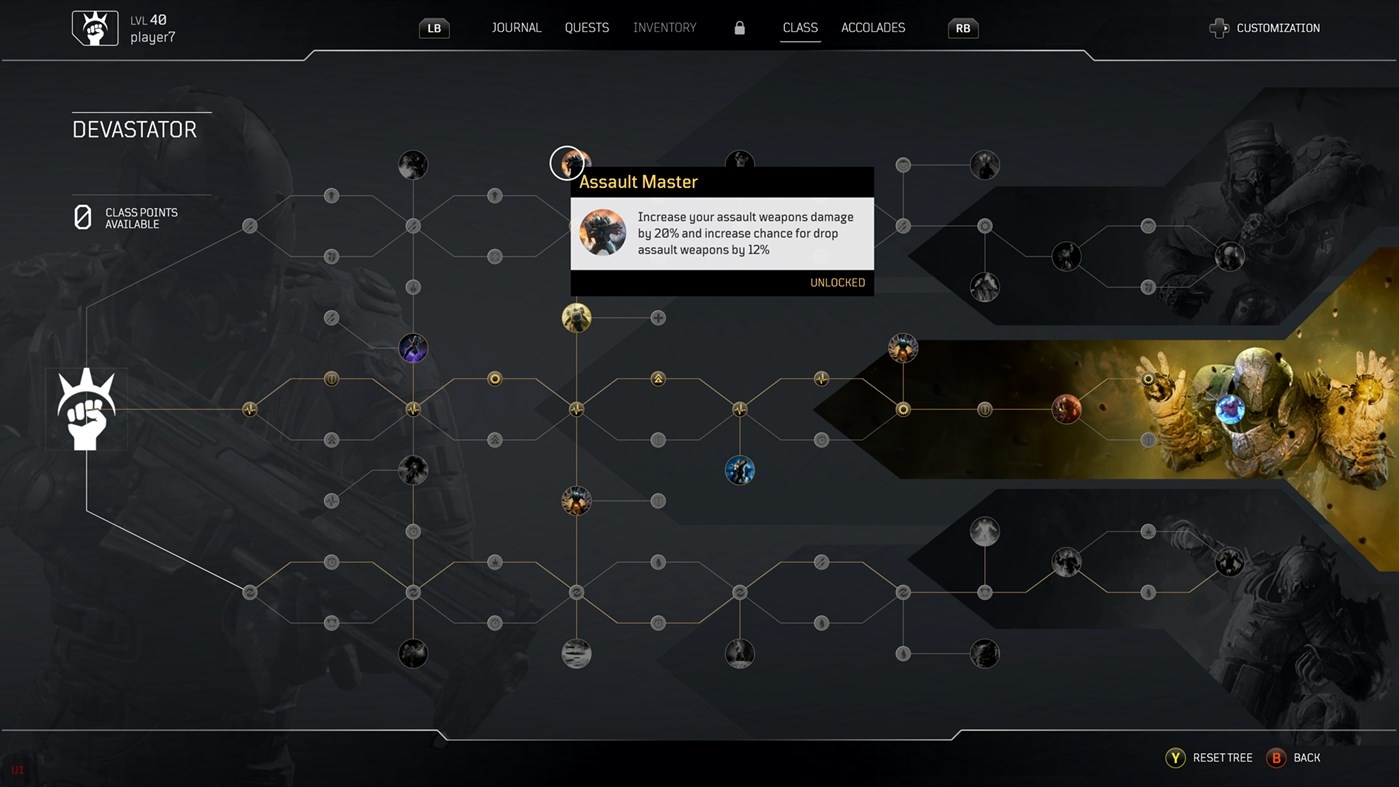This screenshot has width=1399, height=787.
Task: Click the Devastator fist emblem
Action: (x=86, y=408)
